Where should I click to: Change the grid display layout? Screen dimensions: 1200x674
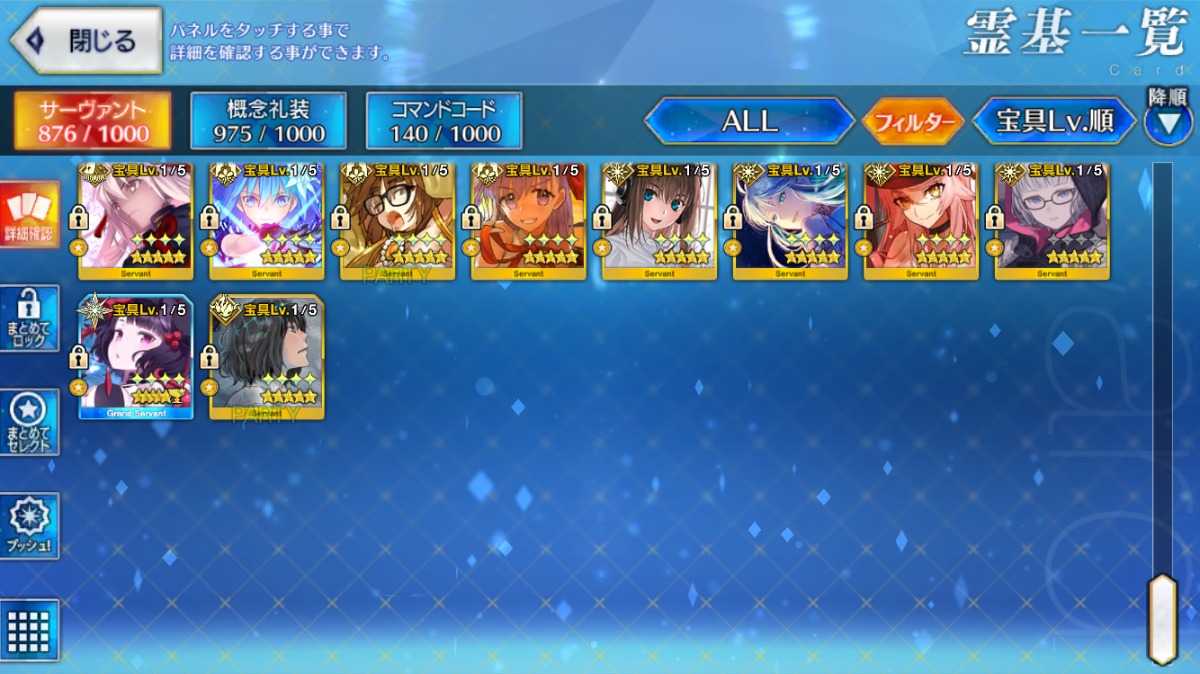tap(30, 630)
